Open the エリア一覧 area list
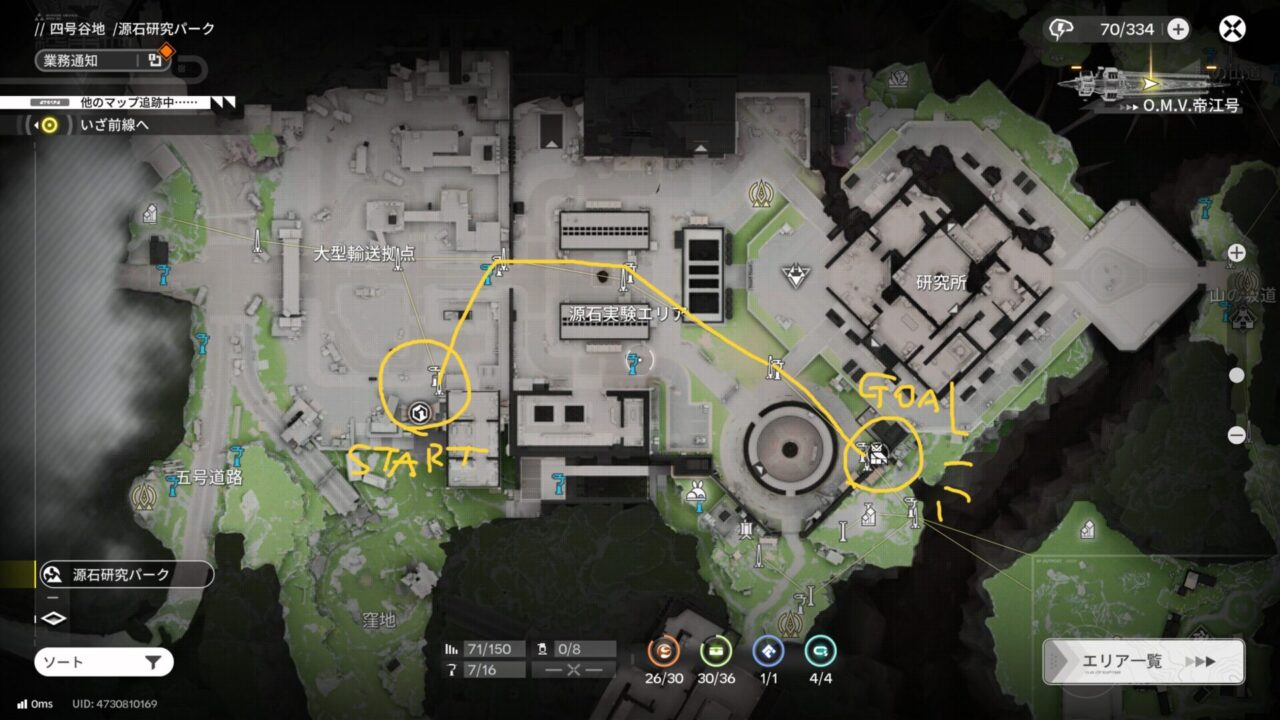Screen dimensions: 1280x720 pyautogui.click(x=1143, y=662)
